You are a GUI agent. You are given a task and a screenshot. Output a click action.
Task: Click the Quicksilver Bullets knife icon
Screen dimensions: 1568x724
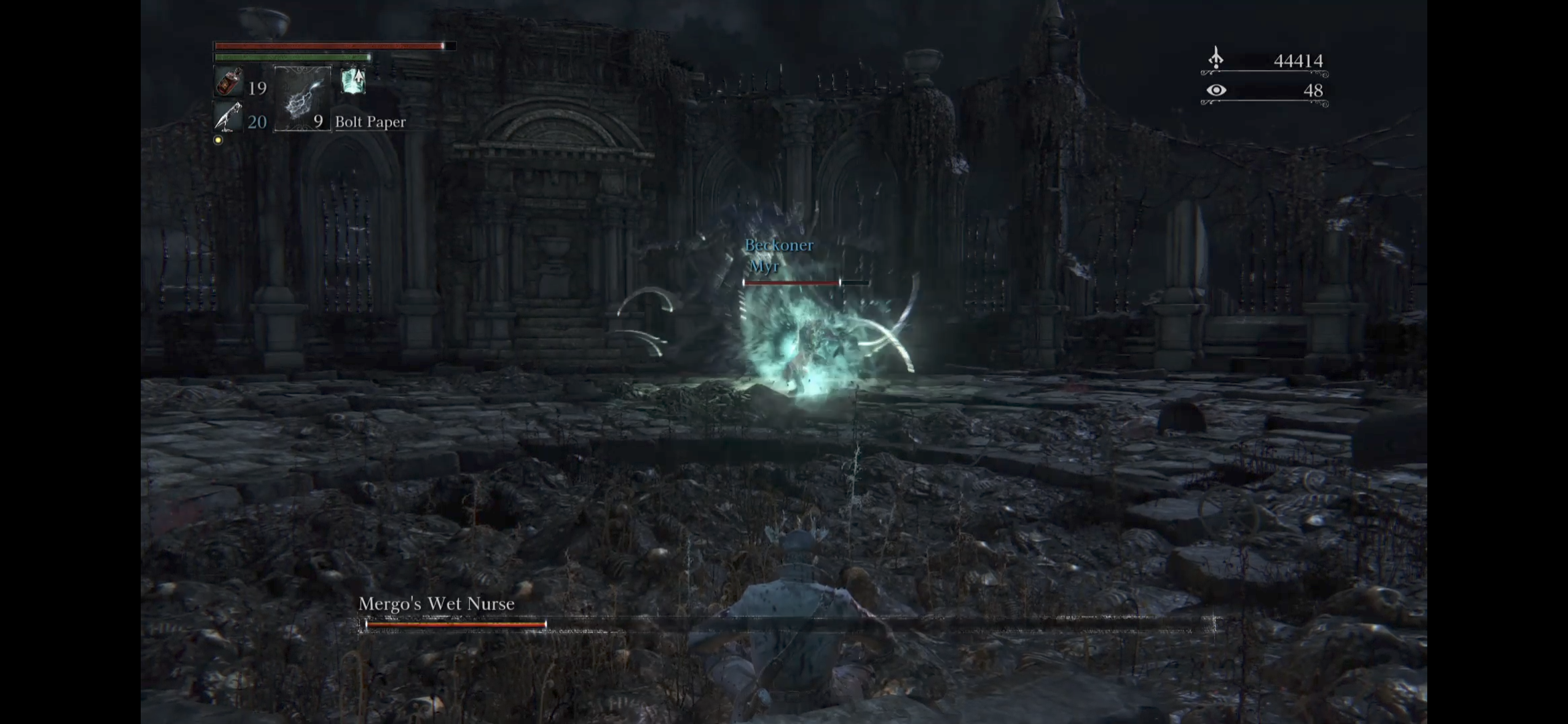tap(228, 115)
